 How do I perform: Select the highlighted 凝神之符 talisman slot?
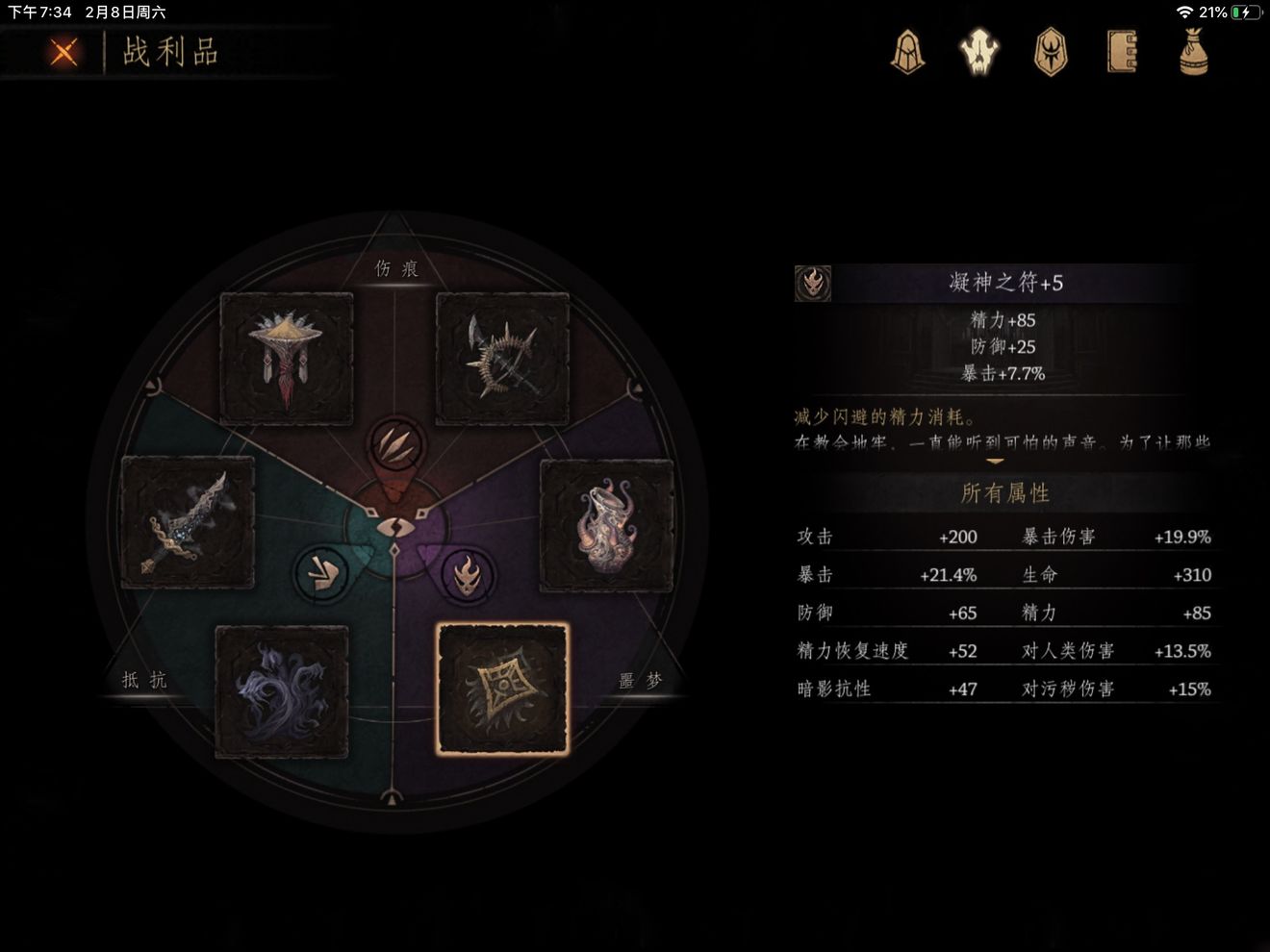point(502,689)
